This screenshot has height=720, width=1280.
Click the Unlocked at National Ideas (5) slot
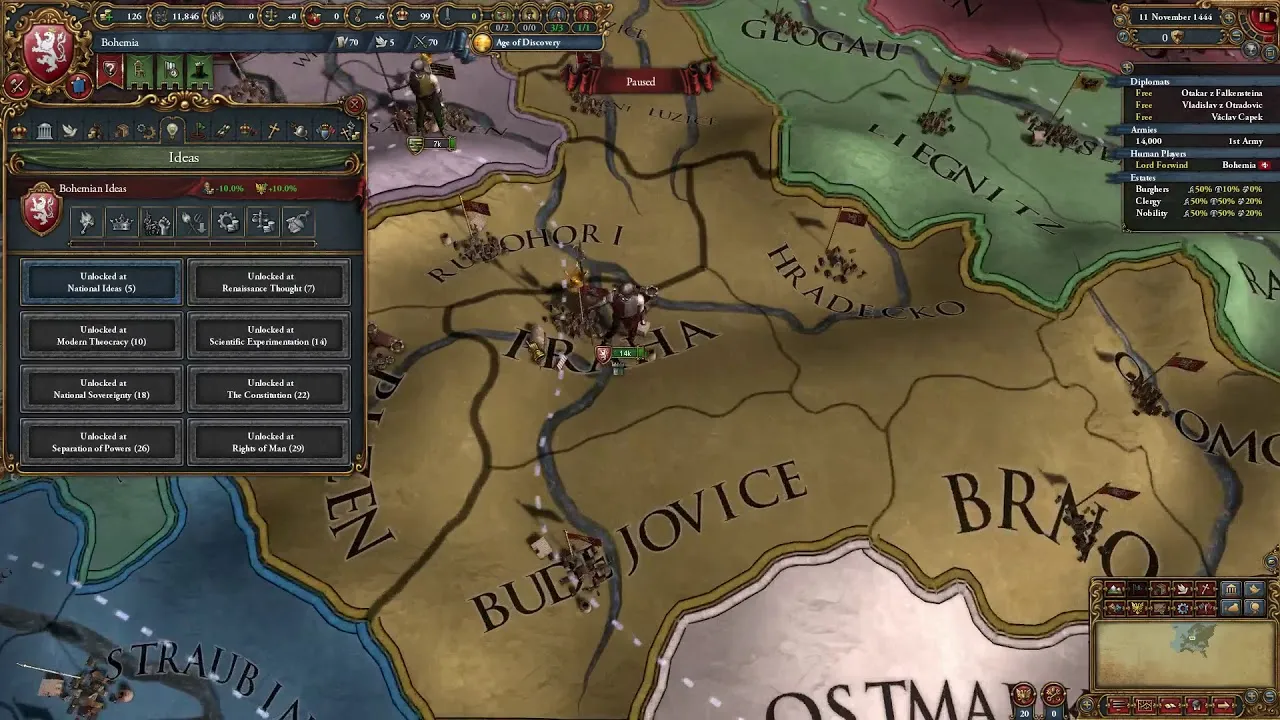(x=100, y=282)
